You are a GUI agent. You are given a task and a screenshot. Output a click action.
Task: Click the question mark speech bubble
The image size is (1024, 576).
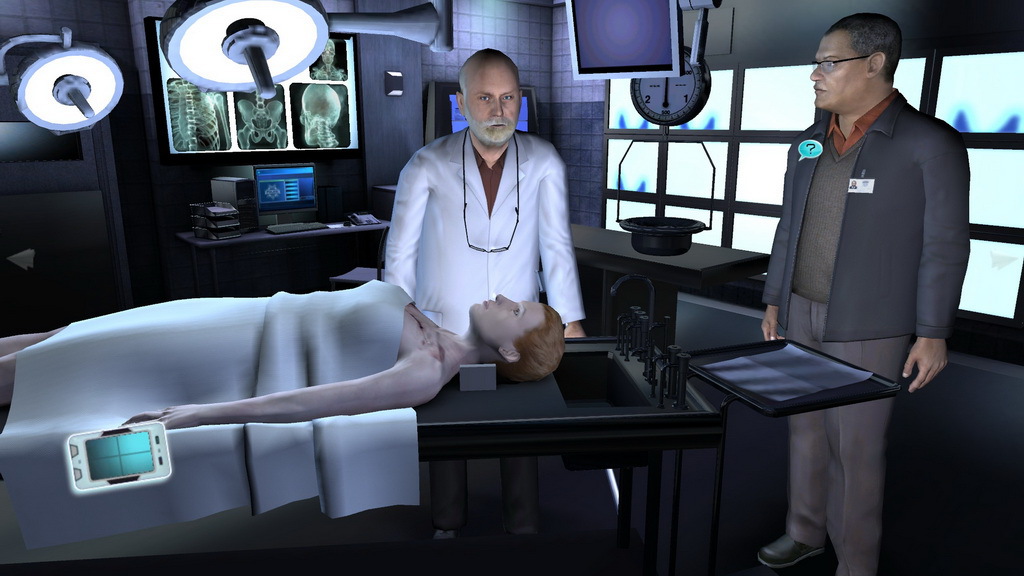[x=809, y=150]
